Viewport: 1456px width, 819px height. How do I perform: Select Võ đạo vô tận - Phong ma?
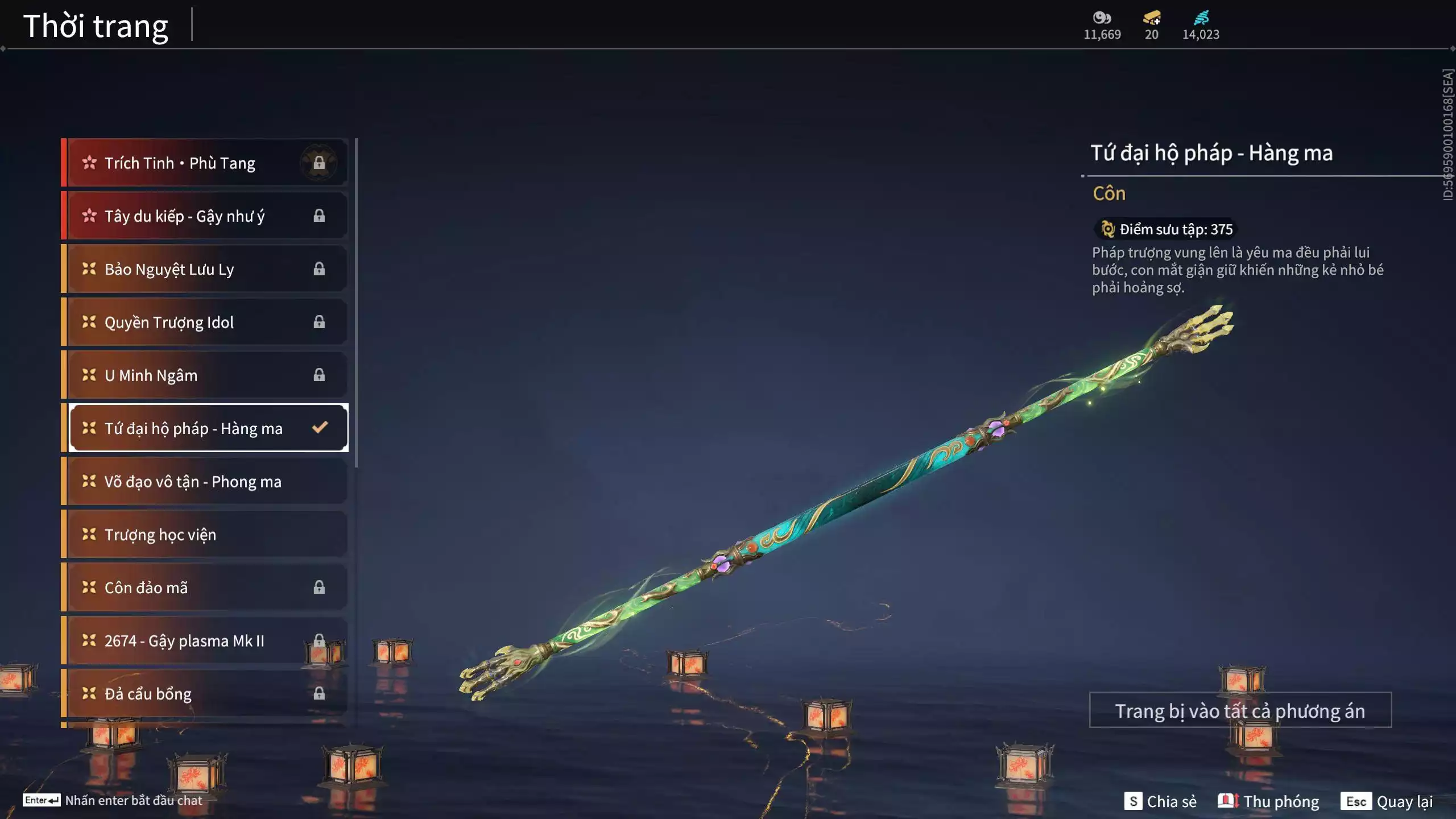point(205,481)
